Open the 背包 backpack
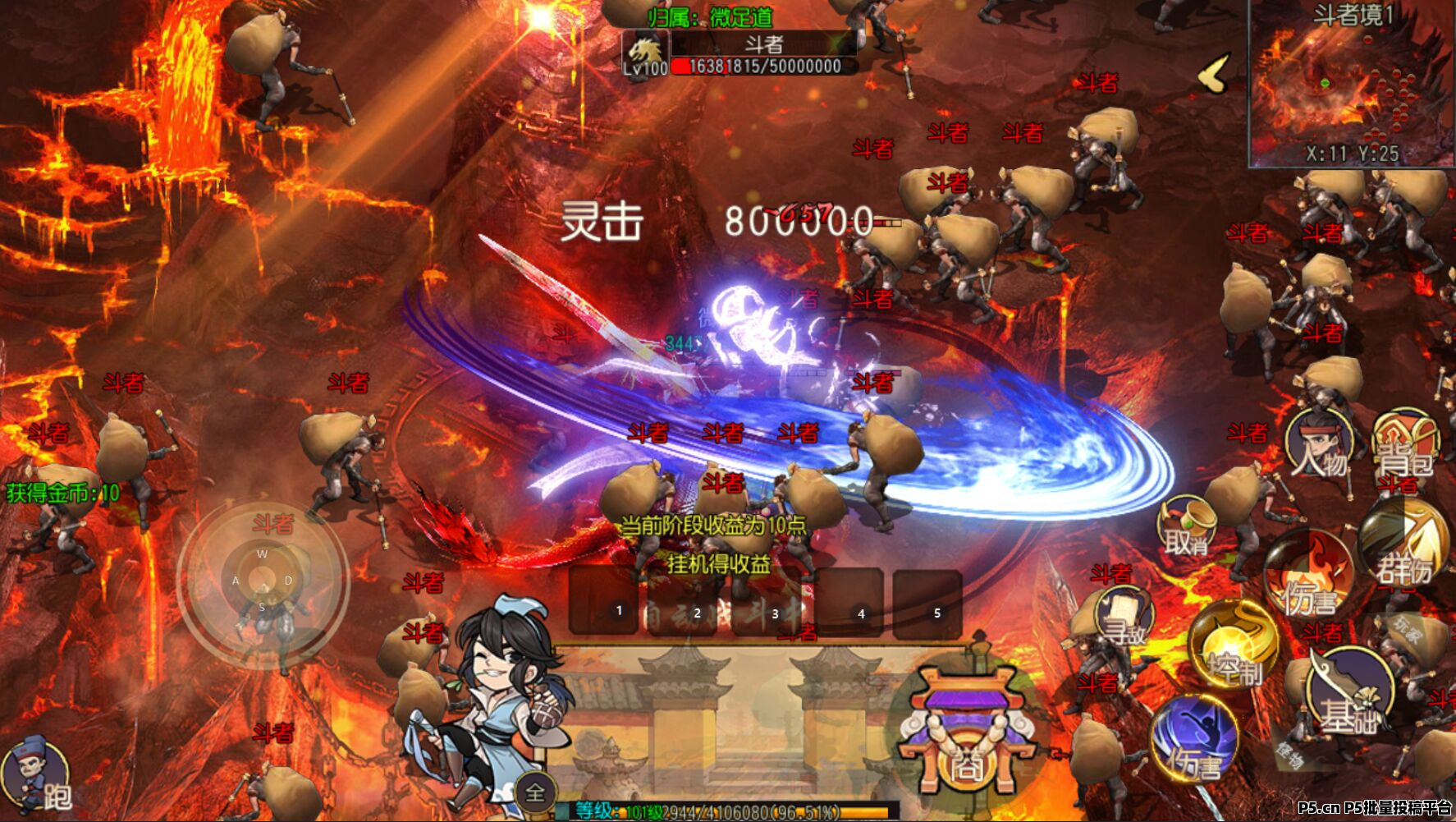 click(1405, 448)
